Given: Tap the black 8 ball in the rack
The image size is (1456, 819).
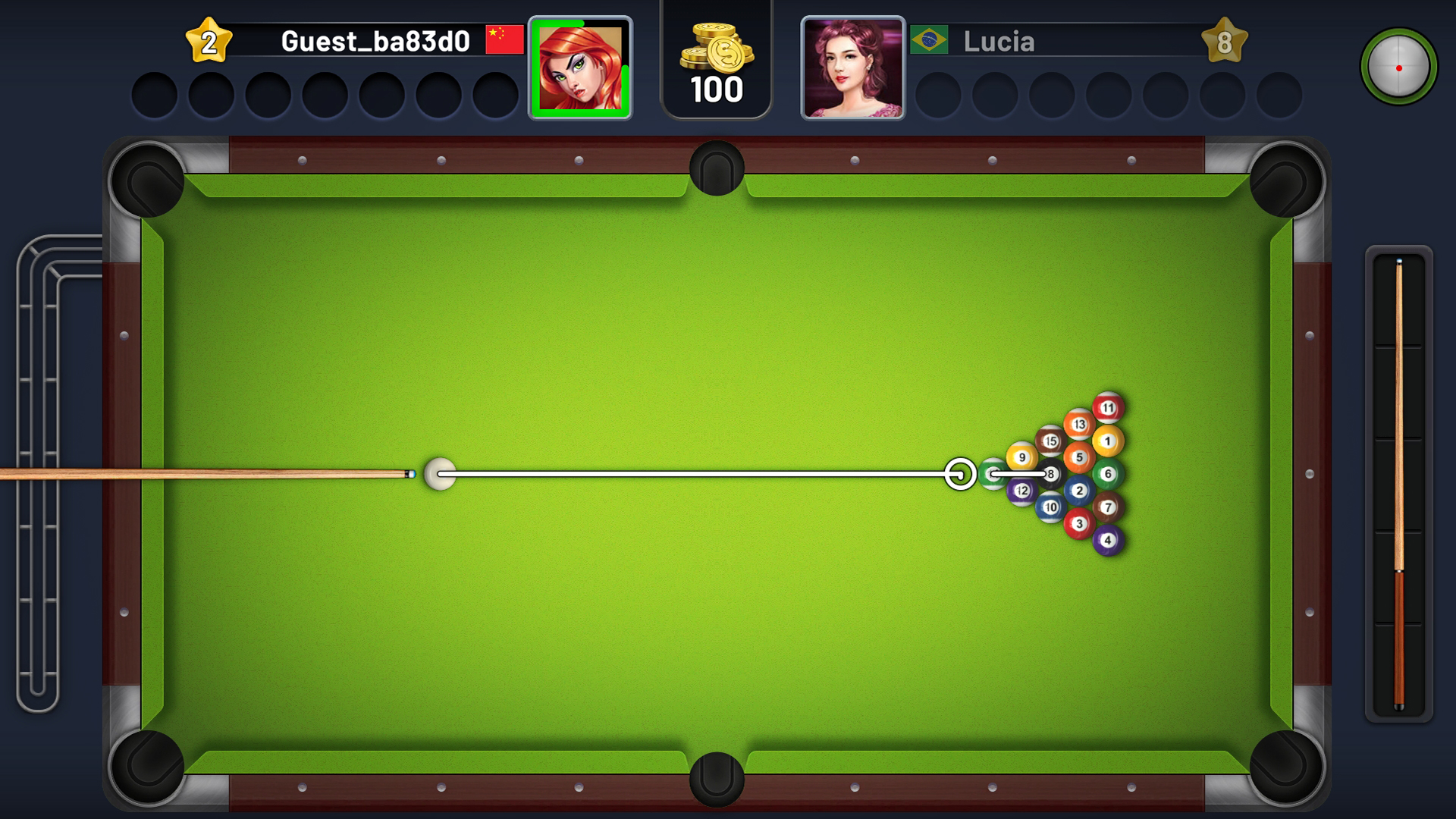Looking at the screenshot, I should point(1049,474).
